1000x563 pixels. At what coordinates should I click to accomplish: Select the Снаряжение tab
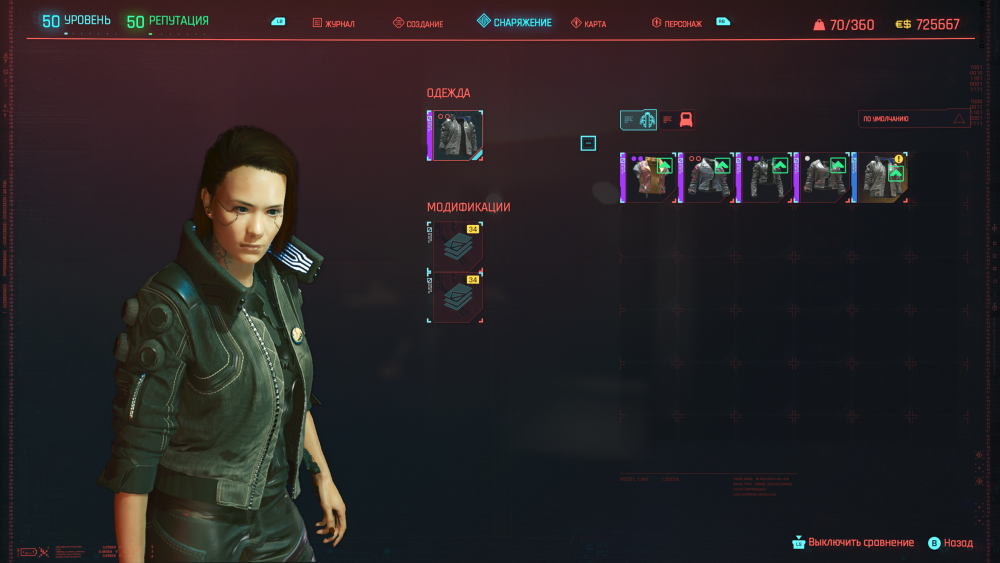(514, 22)
